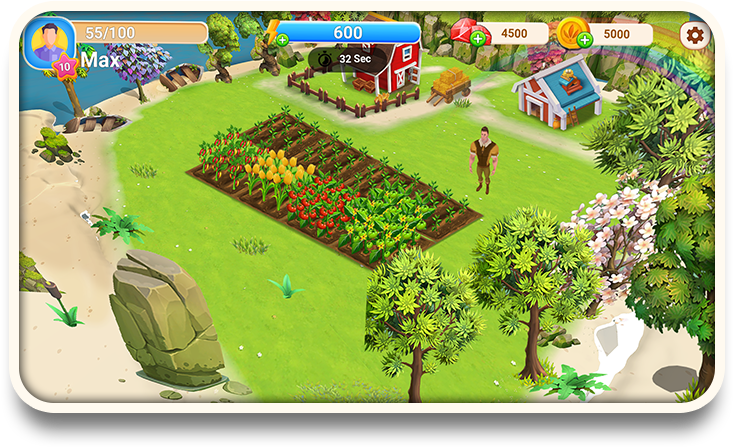This screenshot has width=734, height=448.
Task: Buy more red gems with the plus button
Action: coord(478,39)
